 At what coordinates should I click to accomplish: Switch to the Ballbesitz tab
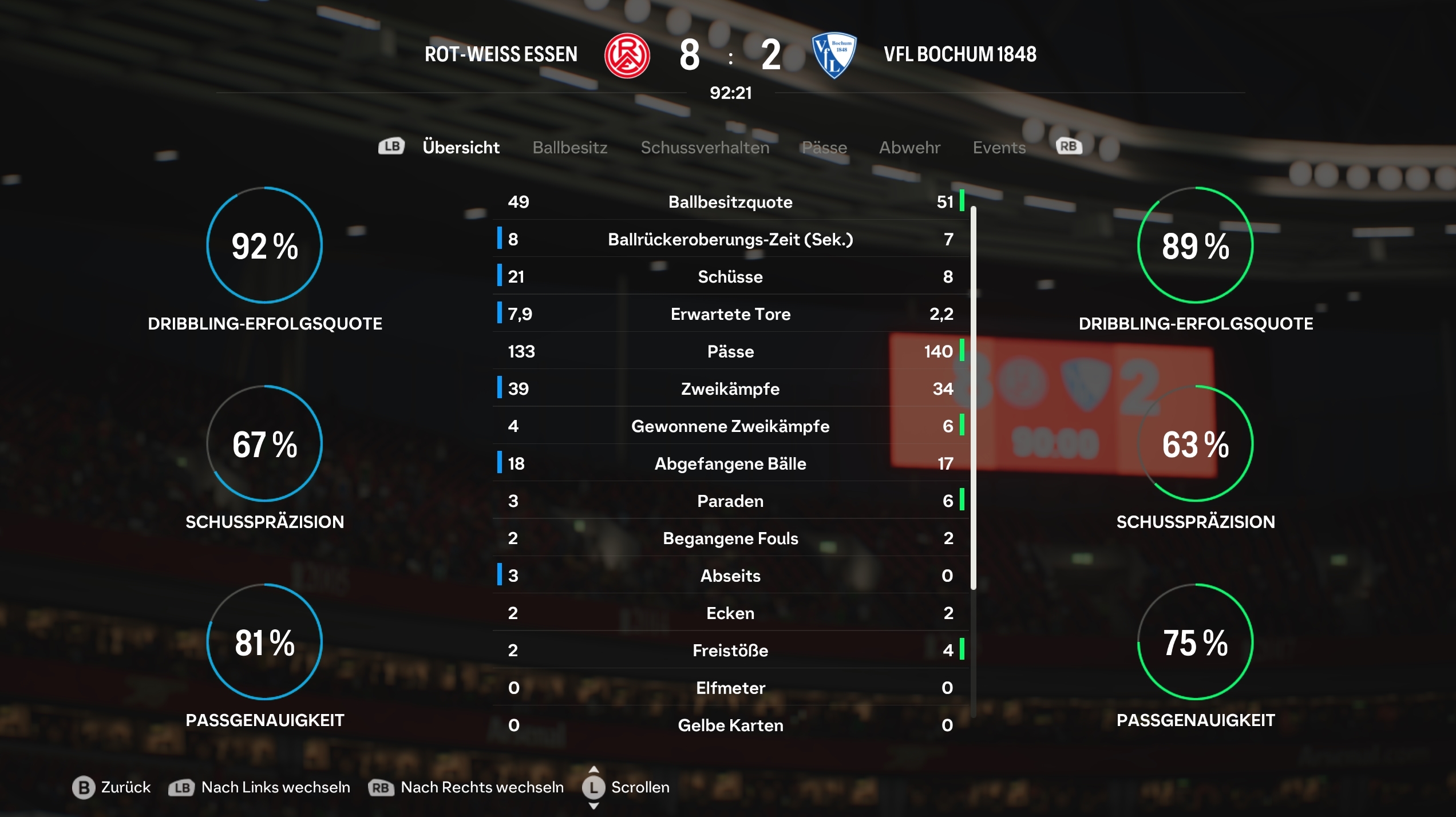[x=569, y=148]
